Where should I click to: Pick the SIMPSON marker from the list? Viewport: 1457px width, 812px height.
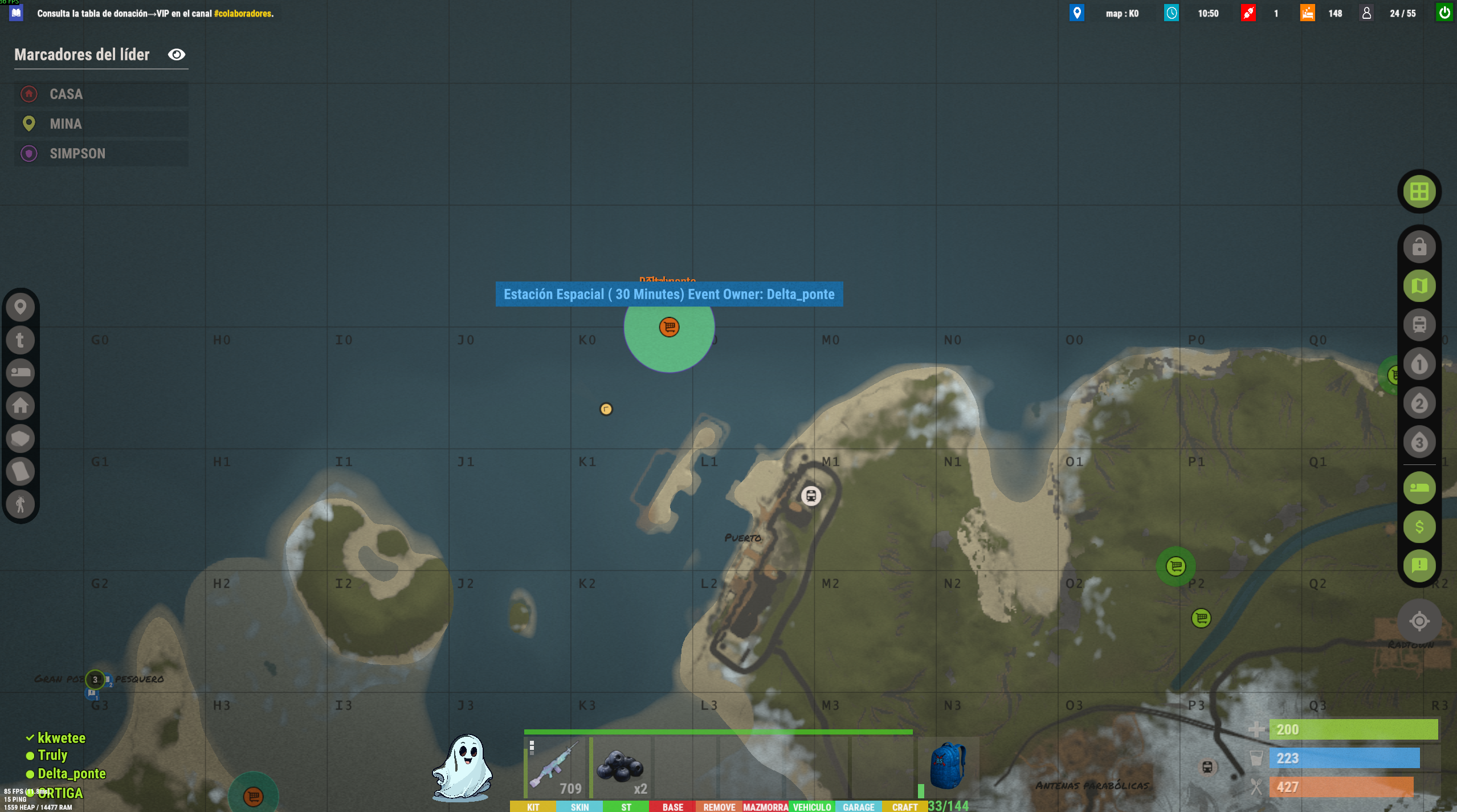pos(101,153)
